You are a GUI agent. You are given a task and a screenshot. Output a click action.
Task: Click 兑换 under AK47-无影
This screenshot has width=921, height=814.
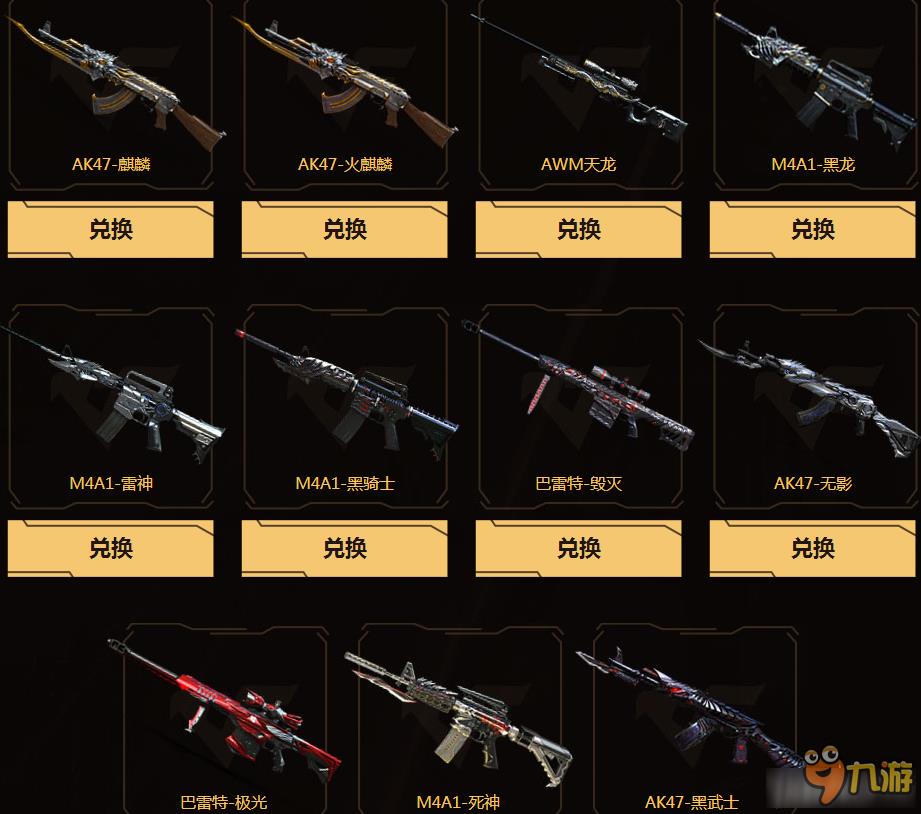[813, 548]
